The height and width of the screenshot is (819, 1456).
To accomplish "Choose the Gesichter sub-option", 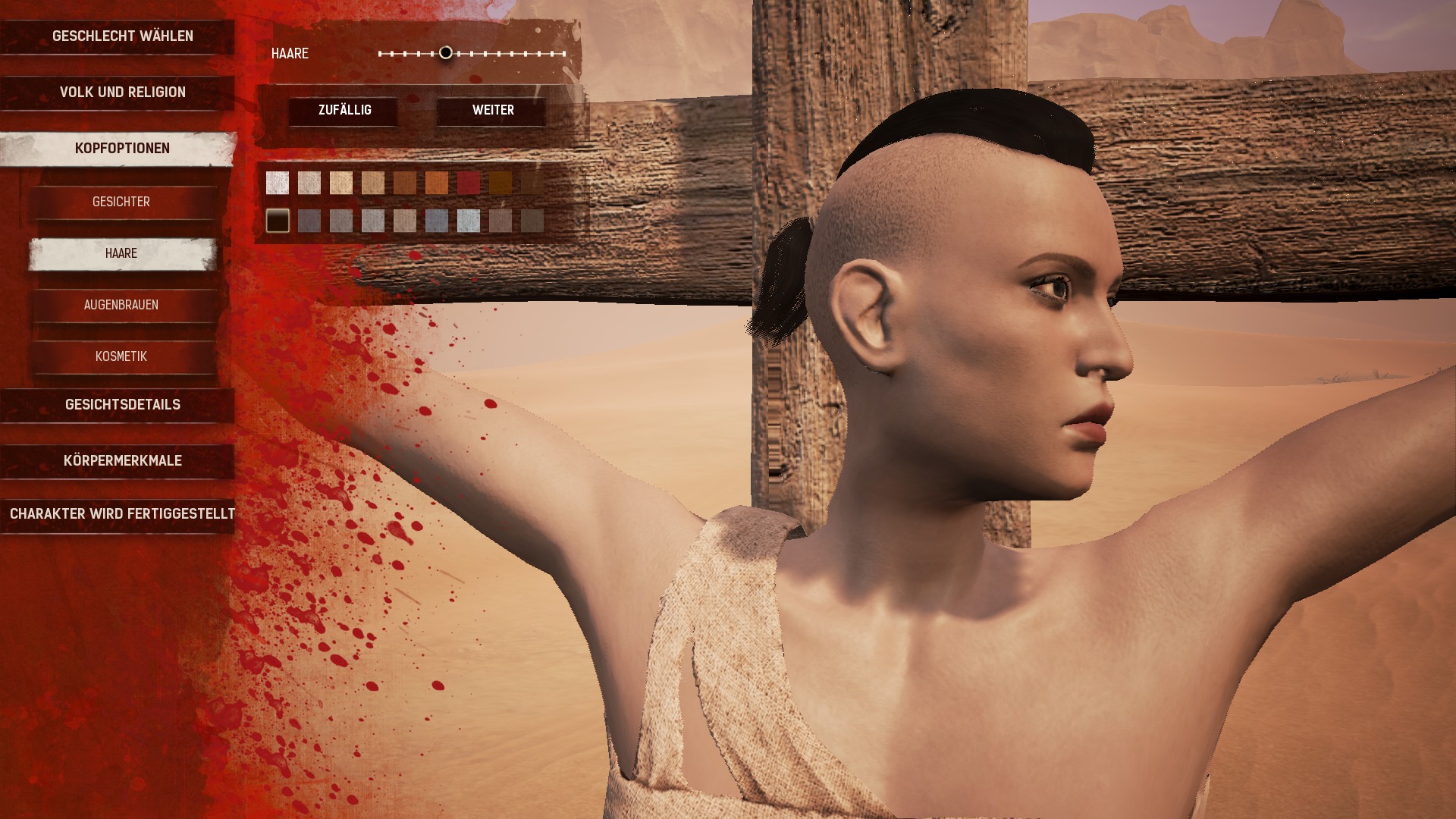I will [x=121, y=202].
